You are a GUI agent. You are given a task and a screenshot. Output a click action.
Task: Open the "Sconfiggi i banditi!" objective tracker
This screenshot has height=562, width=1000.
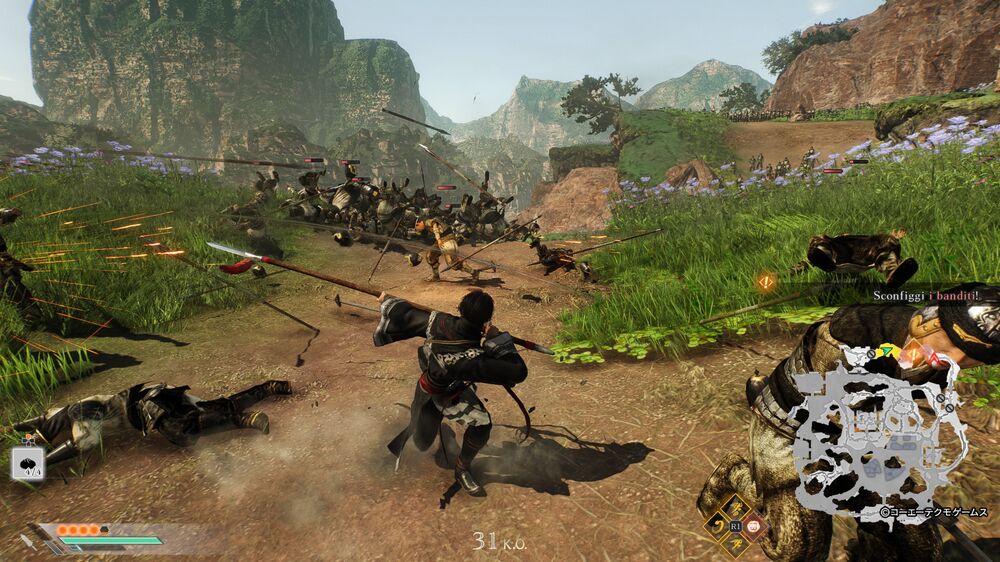point(918,296)
